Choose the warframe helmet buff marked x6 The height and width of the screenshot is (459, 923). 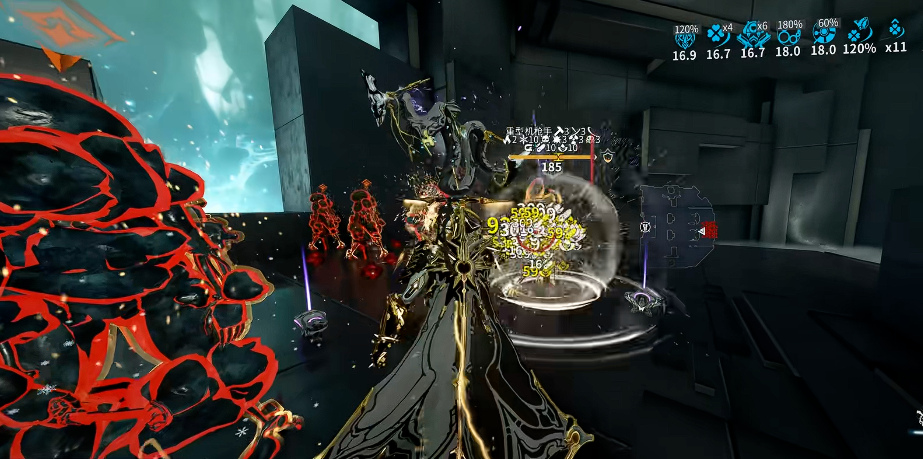coord(752,35)
